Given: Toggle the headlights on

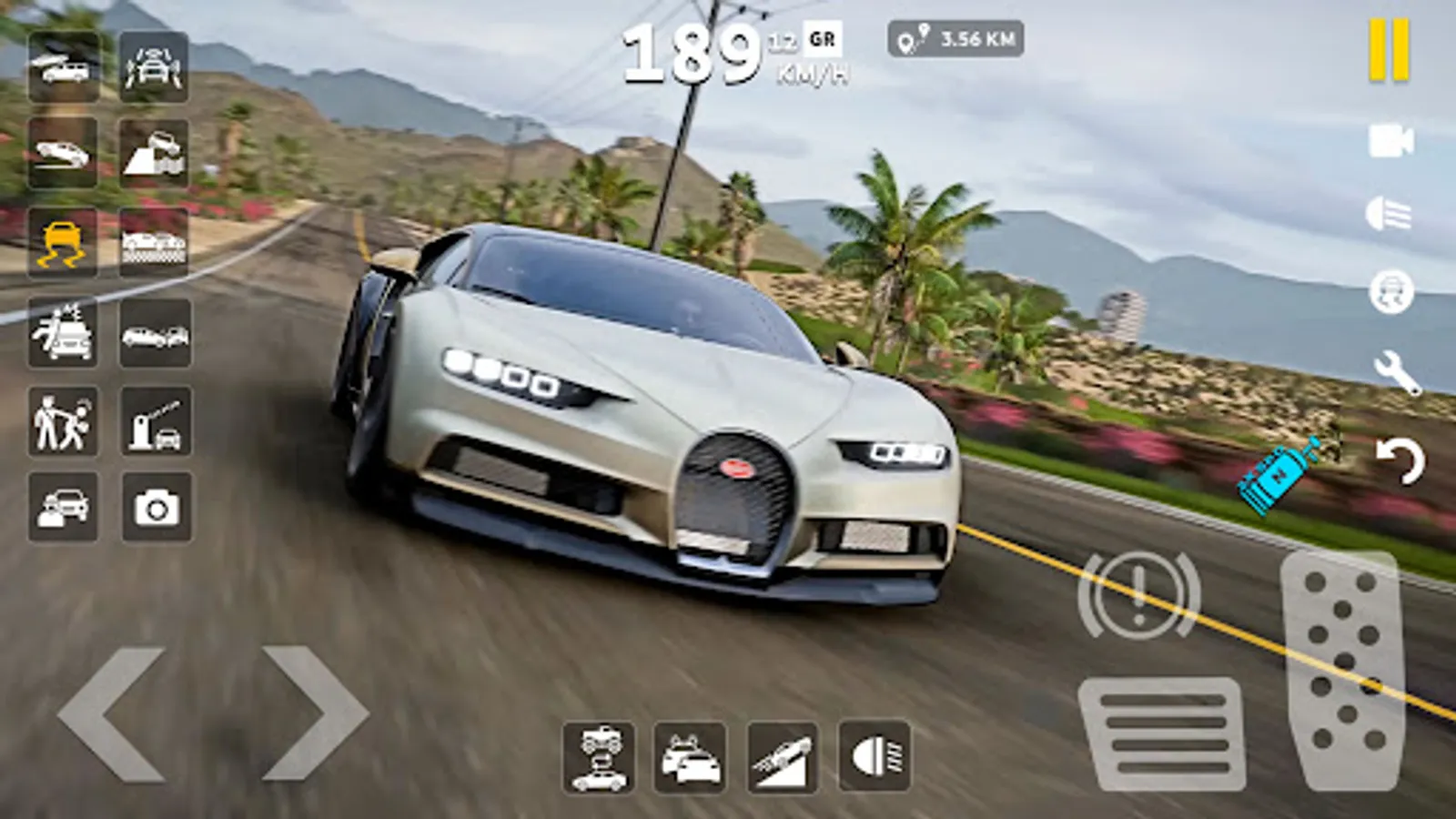Looking at the screenshot, I should pyautogui.click(x=872, y=758).
